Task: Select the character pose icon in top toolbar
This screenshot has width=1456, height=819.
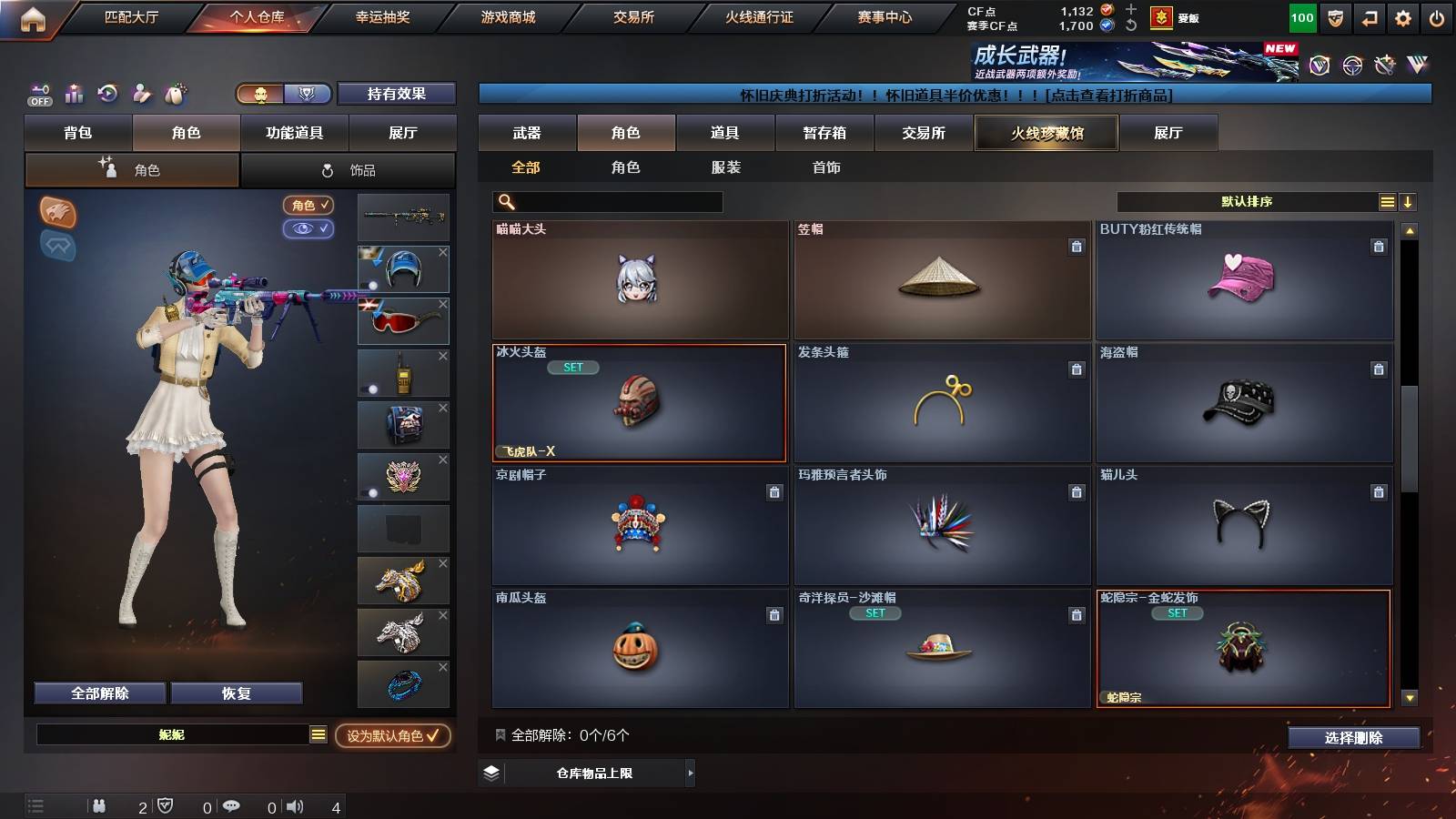Action: pyautogui.click(x=143, y=94)
